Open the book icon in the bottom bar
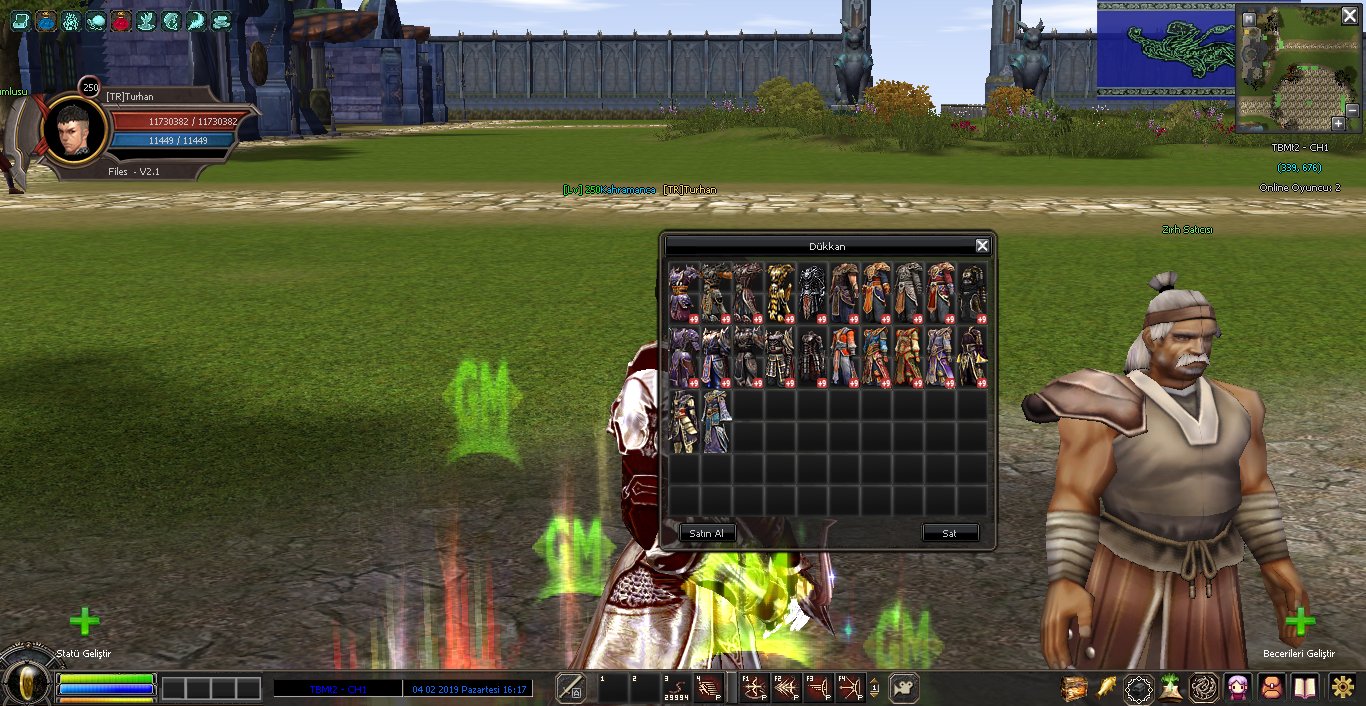The width and height of the screenshot is (1366, 706). tap(1305, 688)
